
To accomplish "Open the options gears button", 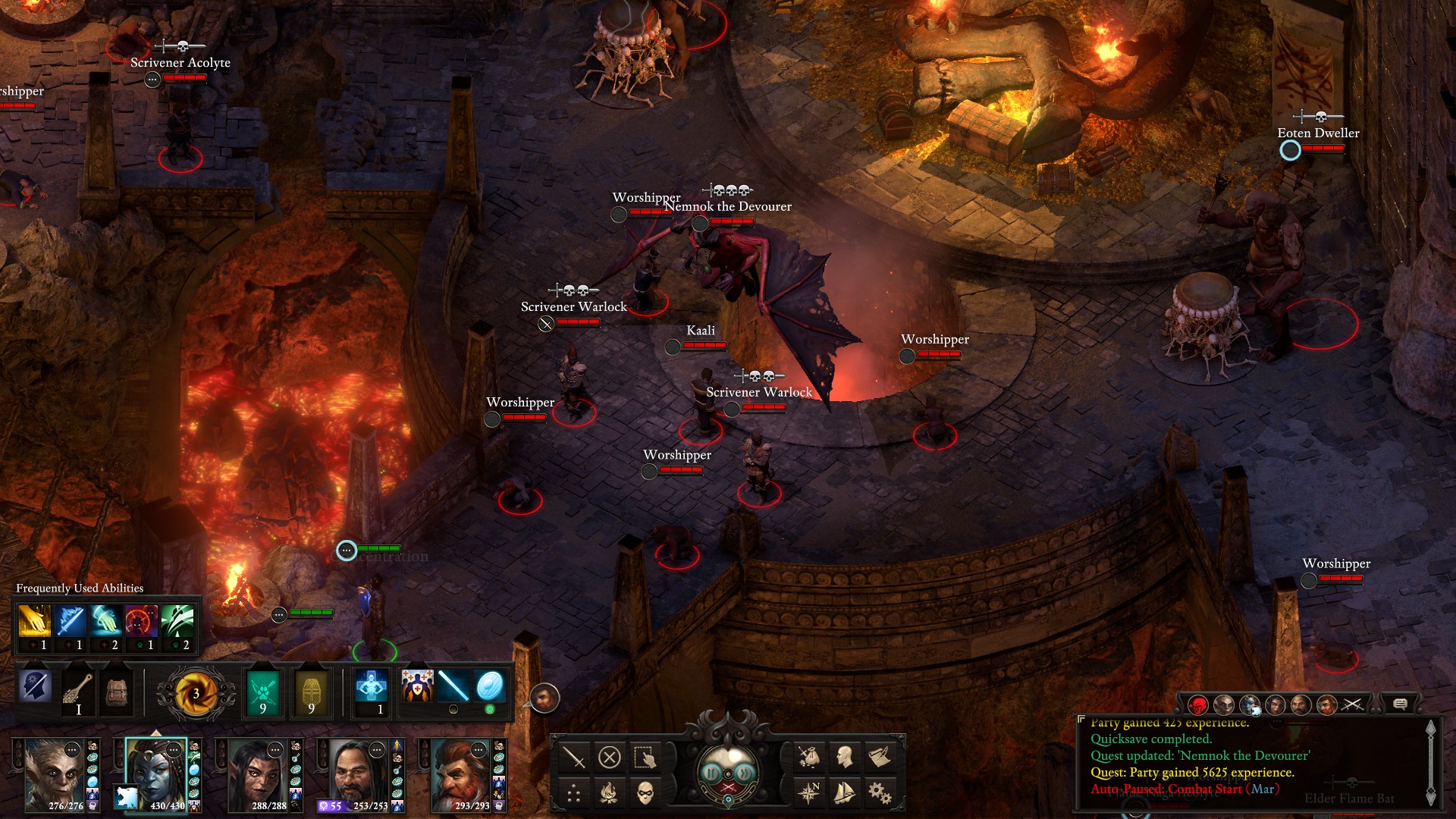I will 880,793.
